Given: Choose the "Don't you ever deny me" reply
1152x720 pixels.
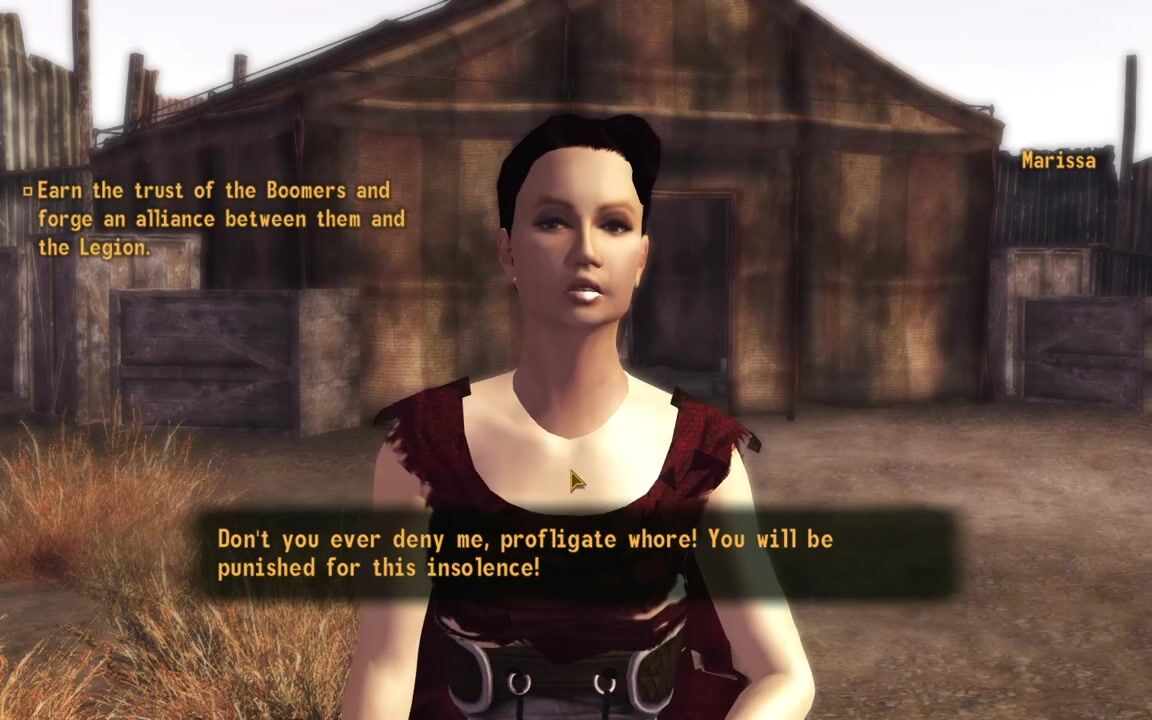Looking at the screenshot, I should pyautogui.click(x=524, y=553).
